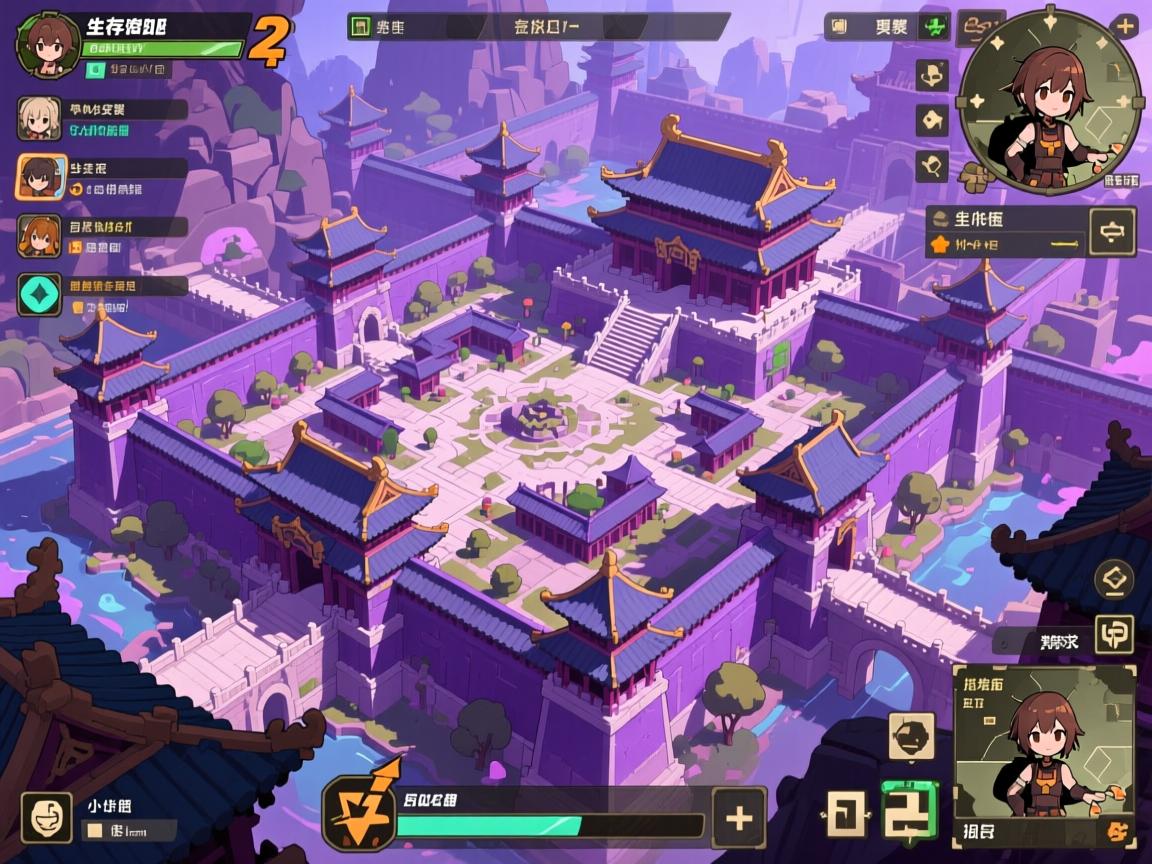Click the teal four-point star icon
The image size is (1152, 864).
(39, 295)
